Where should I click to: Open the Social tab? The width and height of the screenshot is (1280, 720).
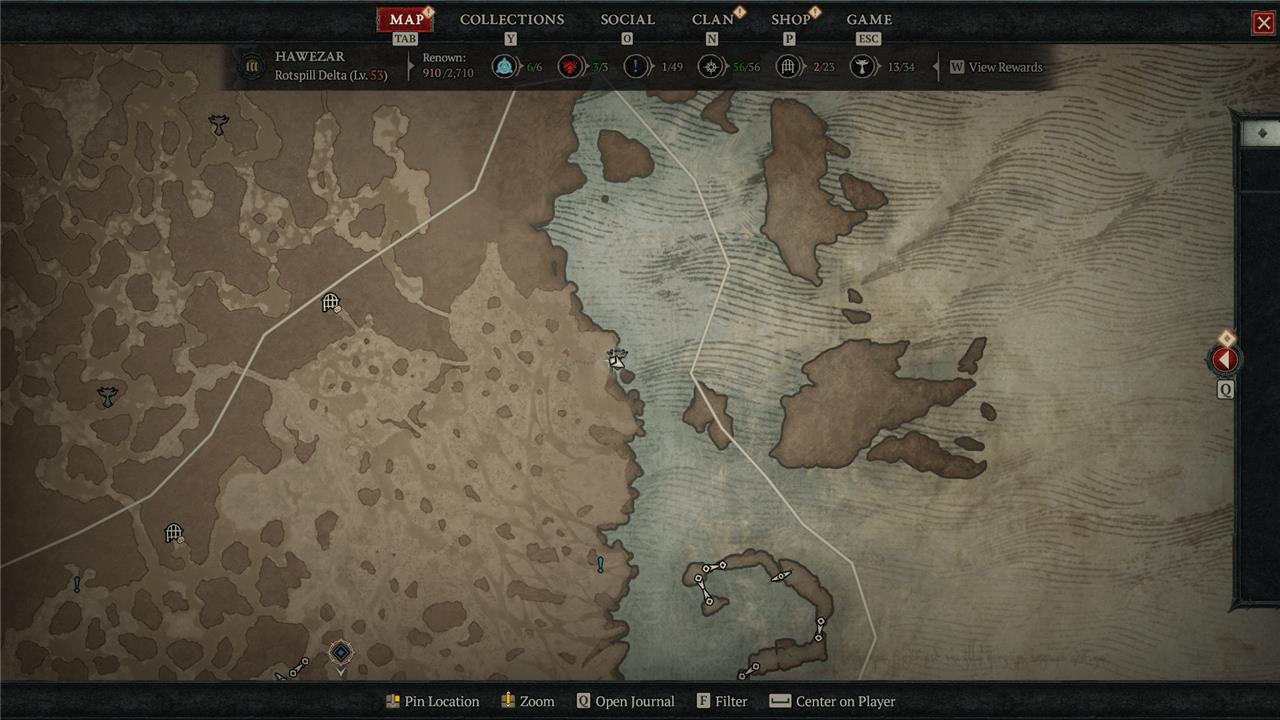tap(627, 20)
